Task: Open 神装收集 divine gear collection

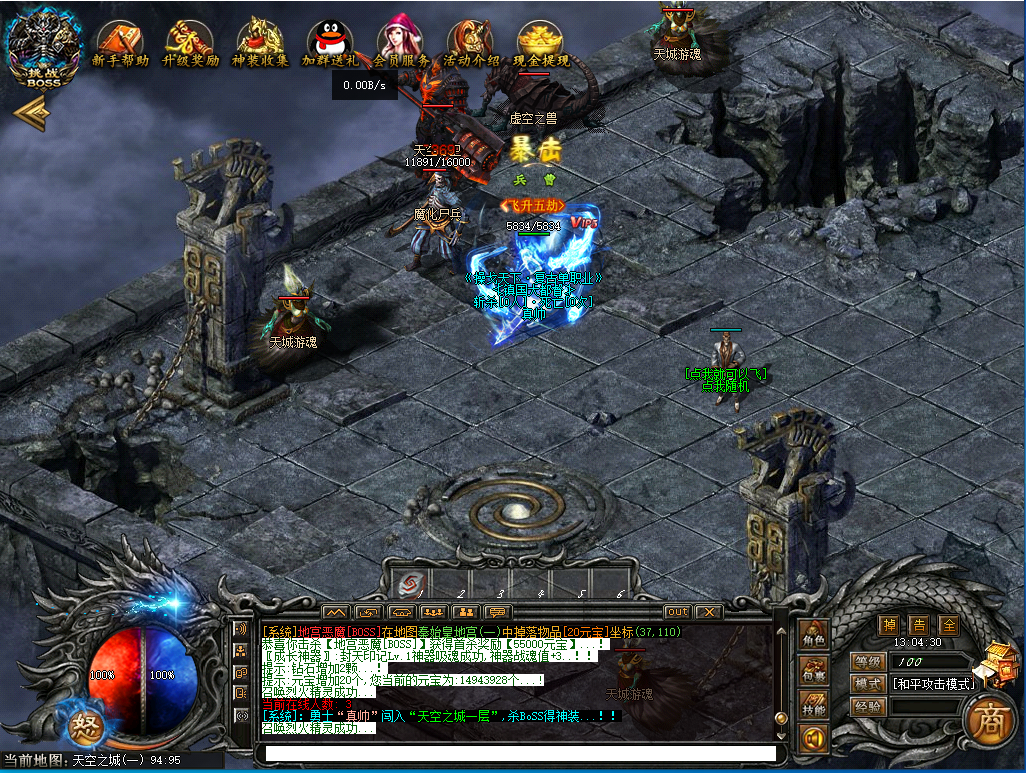Action: (x=260, y=44)
